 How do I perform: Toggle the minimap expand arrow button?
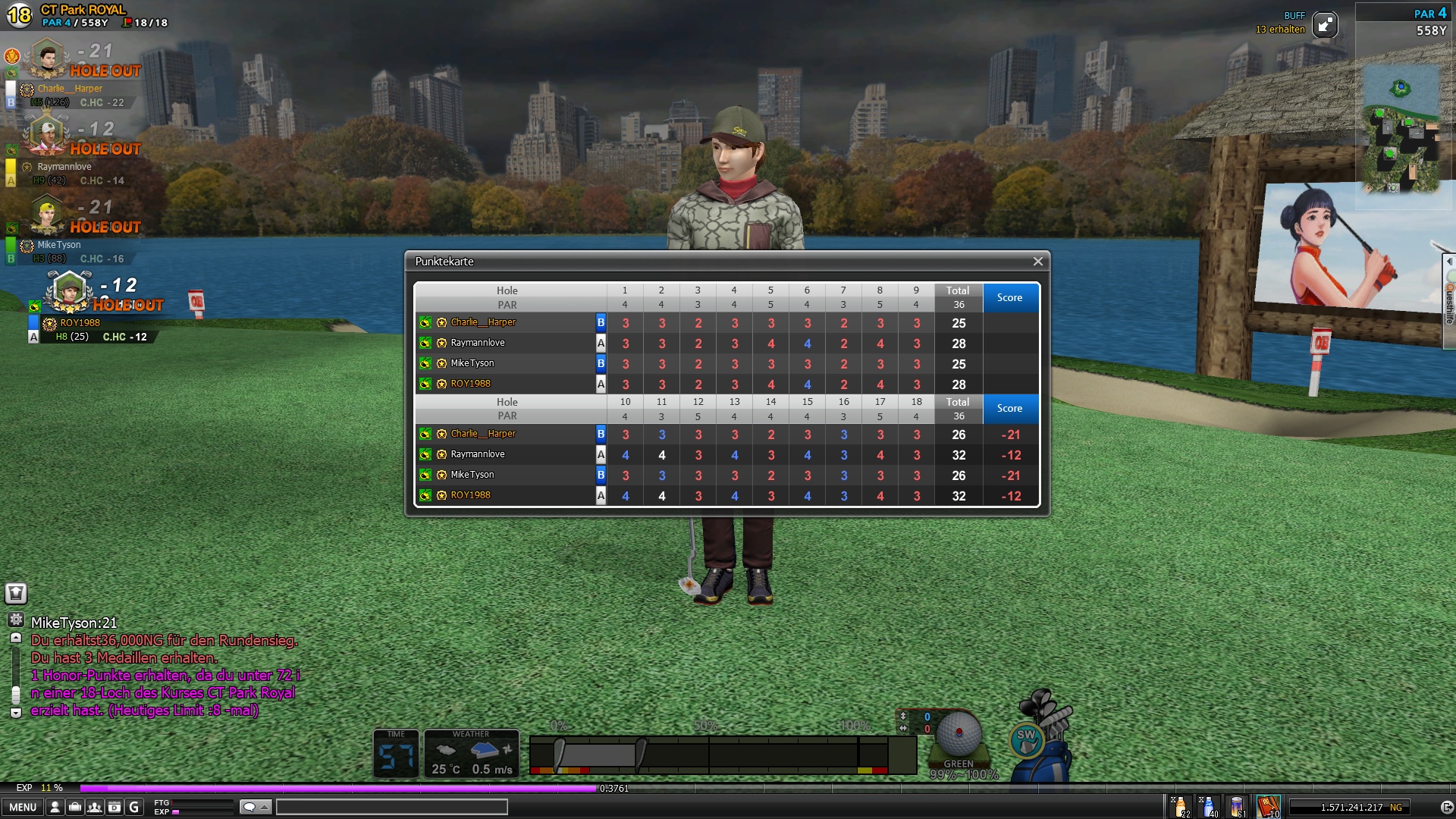point(1325,25)
